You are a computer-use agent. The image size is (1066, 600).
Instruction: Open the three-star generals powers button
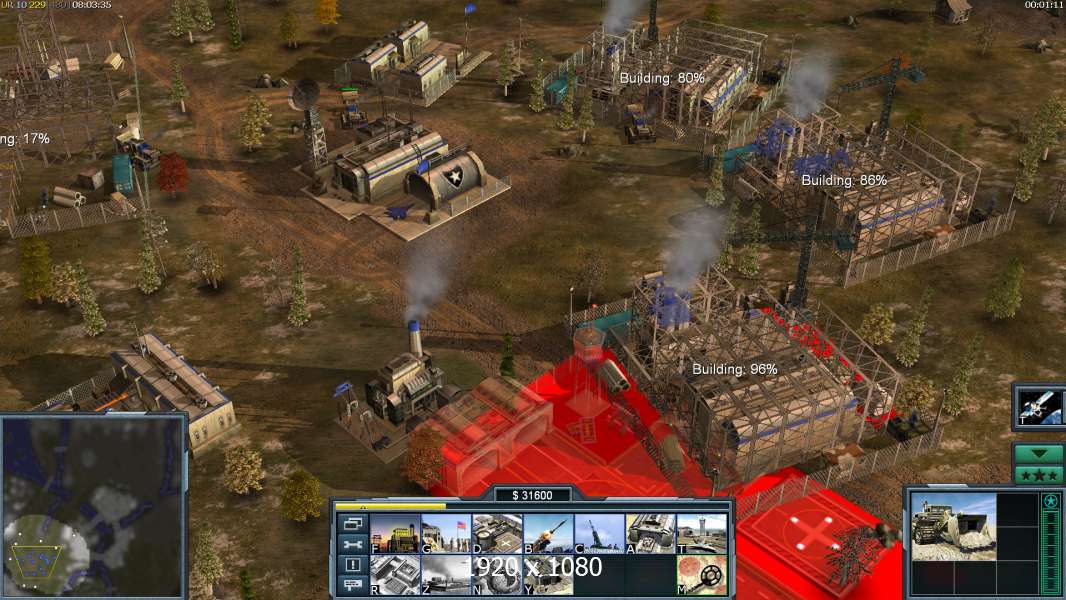tap(1039, 474)
